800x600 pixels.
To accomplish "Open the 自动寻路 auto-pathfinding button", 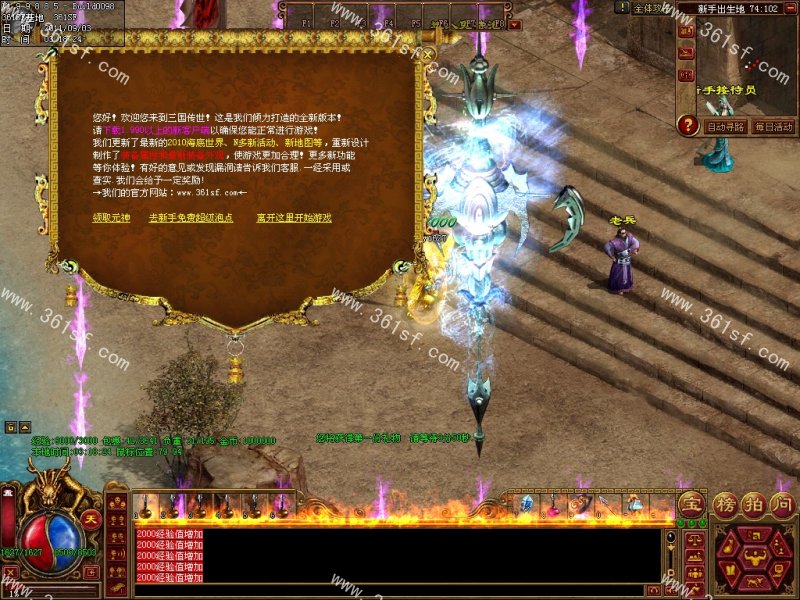I will (x=725, y=127).
